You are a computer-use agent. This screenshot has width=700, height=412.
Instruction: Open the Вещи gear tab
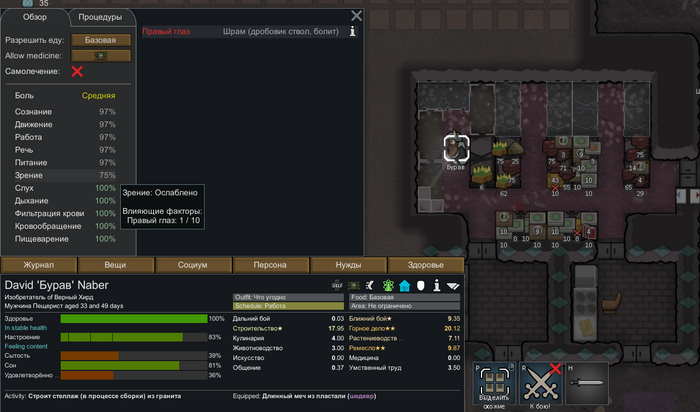coord(116,265)
